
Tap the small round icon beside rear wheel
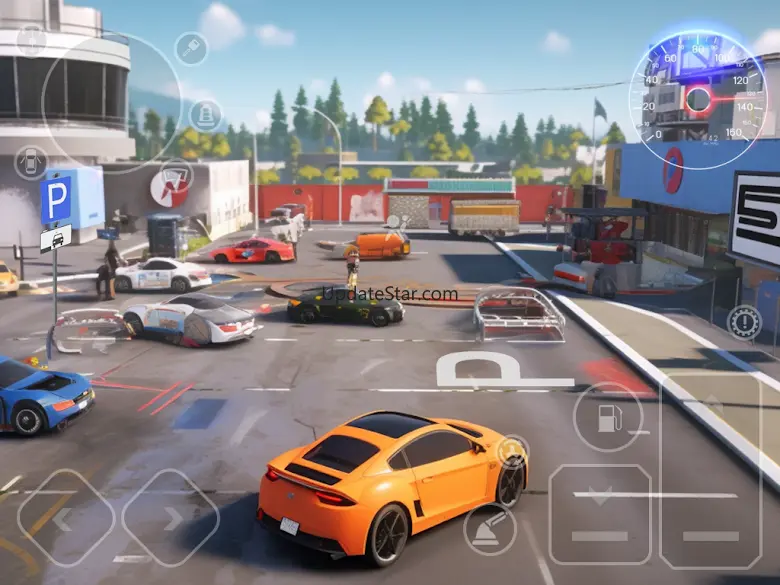(513, 451)
